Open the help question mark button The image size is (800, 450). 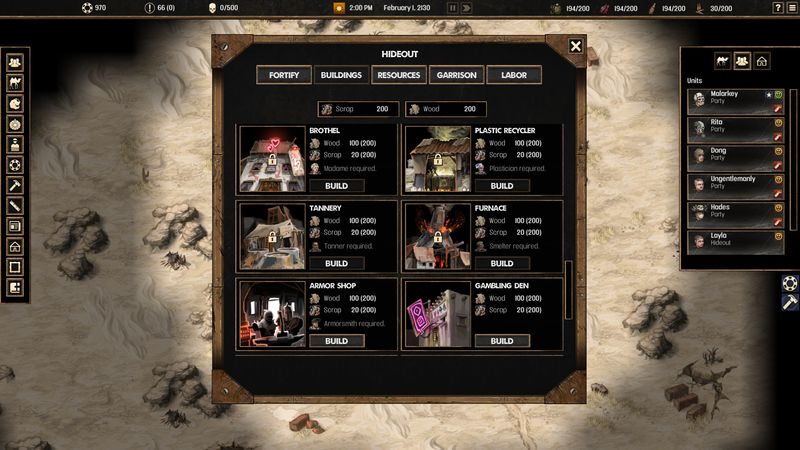click(778, 8)
